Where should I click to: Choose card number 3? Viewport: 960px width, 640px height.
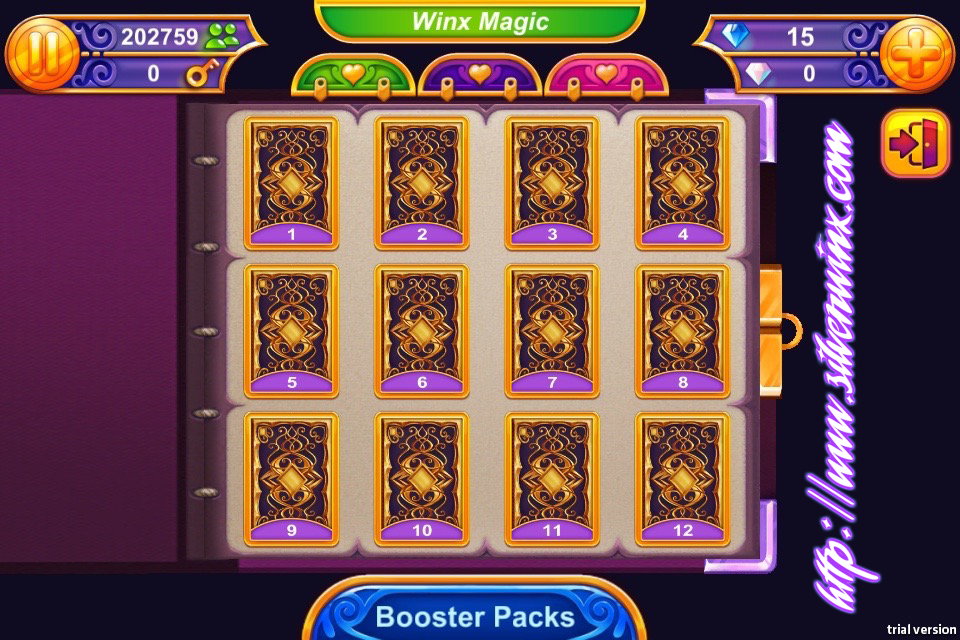(x=552, y=182)
